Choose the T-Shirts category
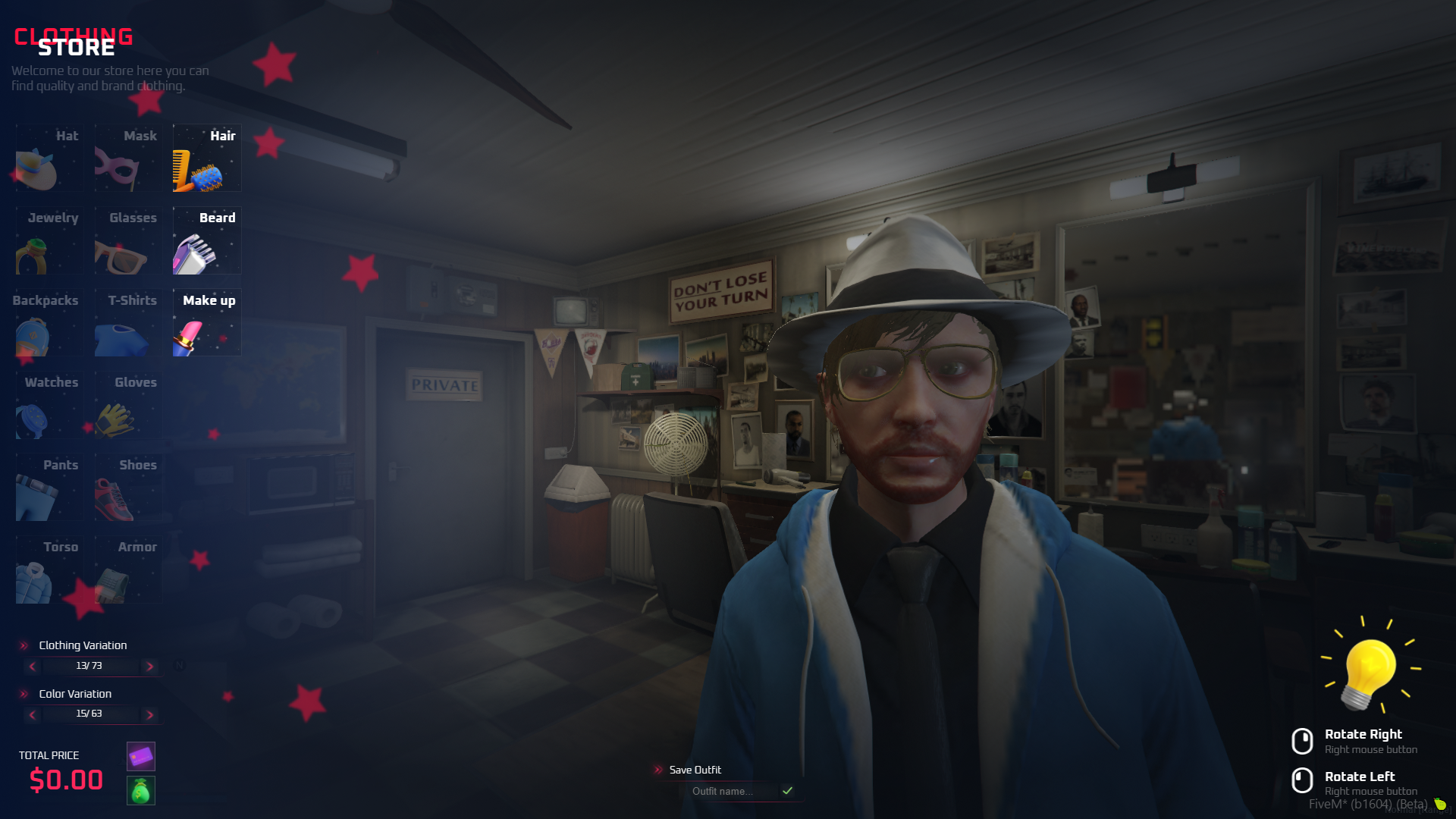 pyautogui.click(x=128, y=323)
